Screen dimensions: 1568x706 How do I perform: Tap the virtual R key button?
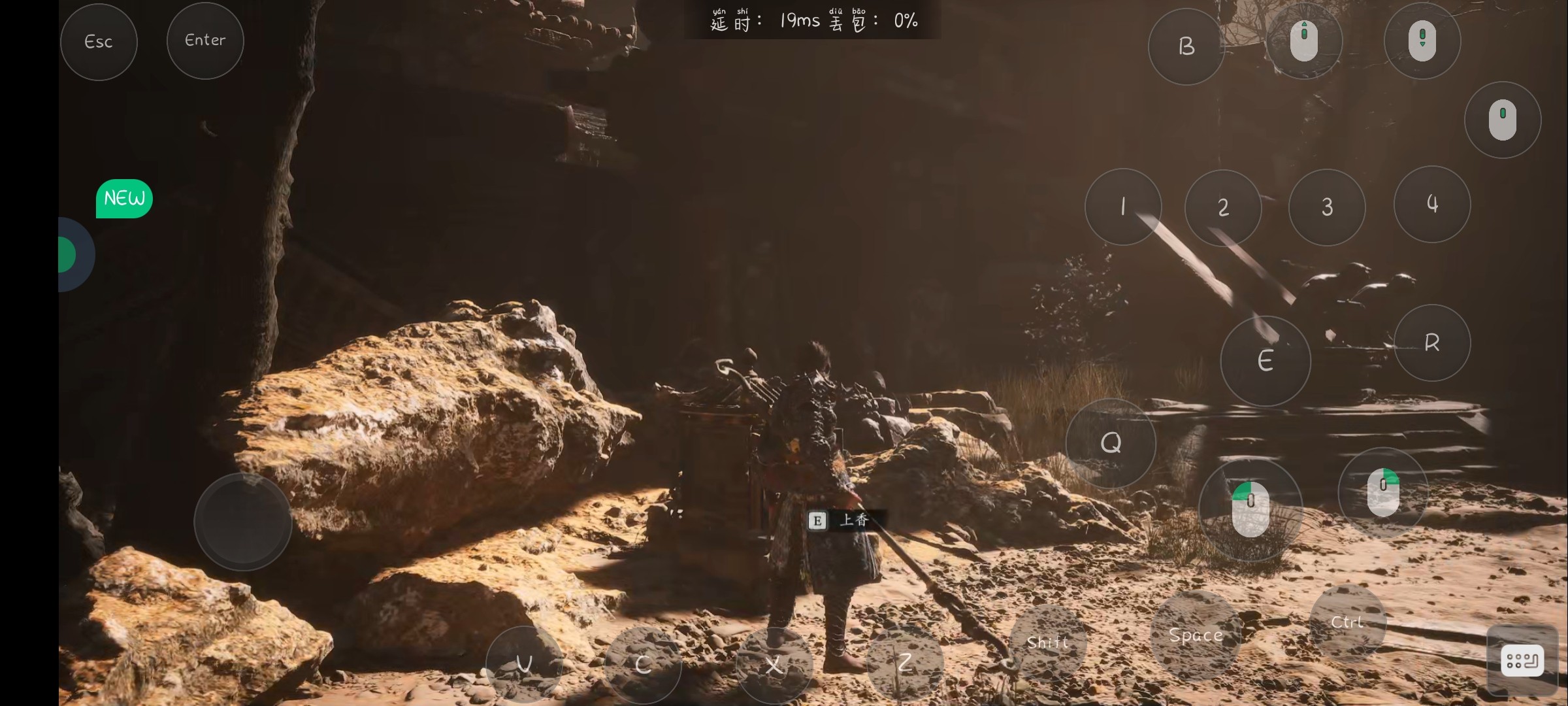click(1432, 343)
